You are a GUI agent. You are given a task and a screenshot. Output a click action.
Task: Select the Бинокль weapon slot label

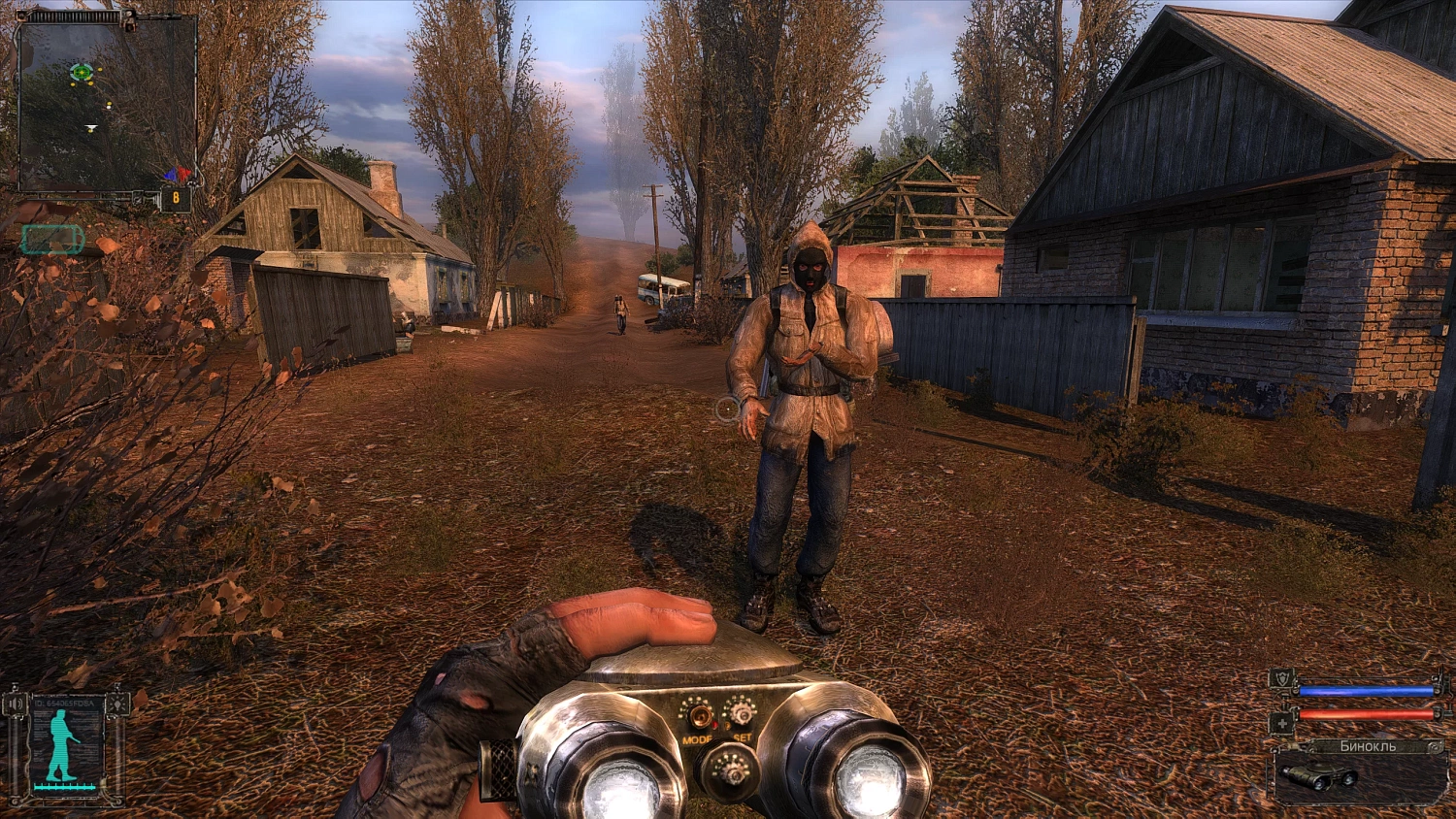pyautogui.click(x=1368, y=745)
